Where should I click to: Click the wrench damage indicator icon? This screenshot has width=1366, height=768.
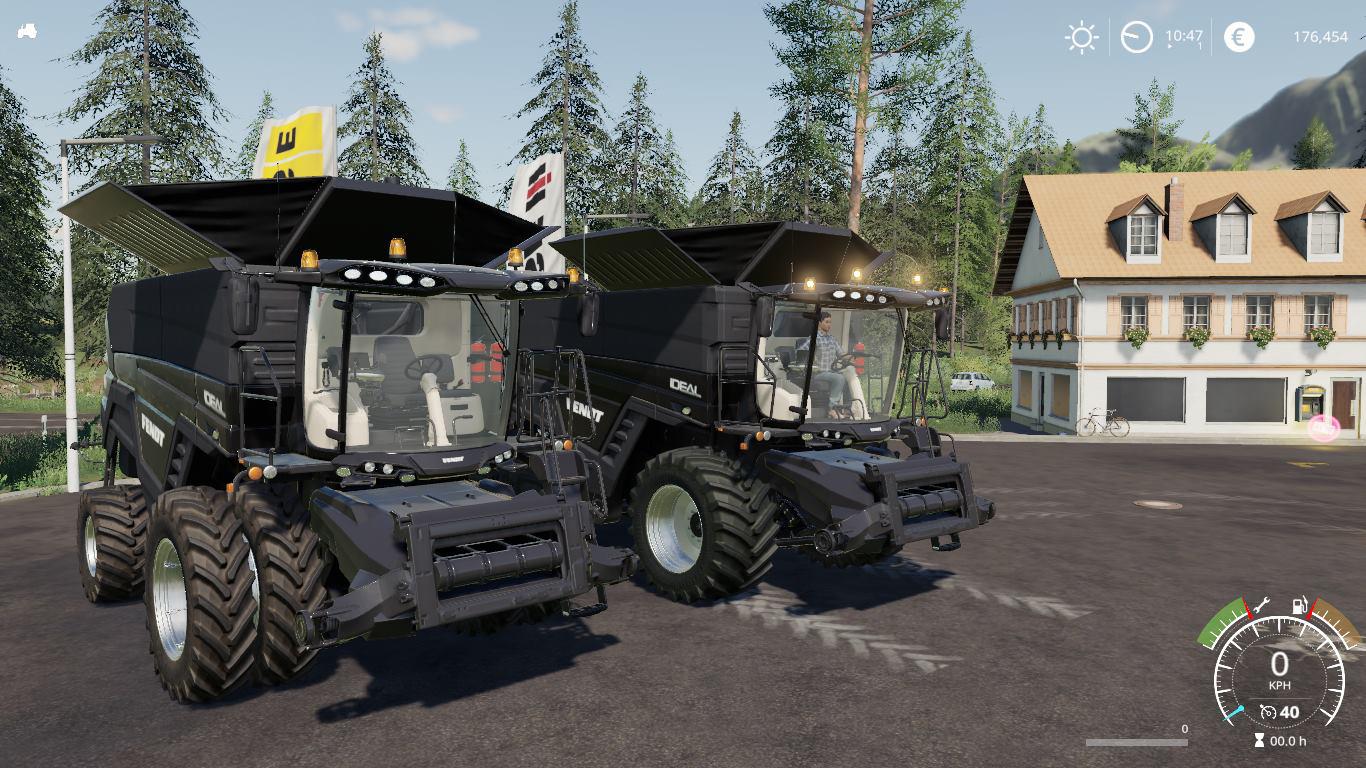click(x=1260, y=604)
